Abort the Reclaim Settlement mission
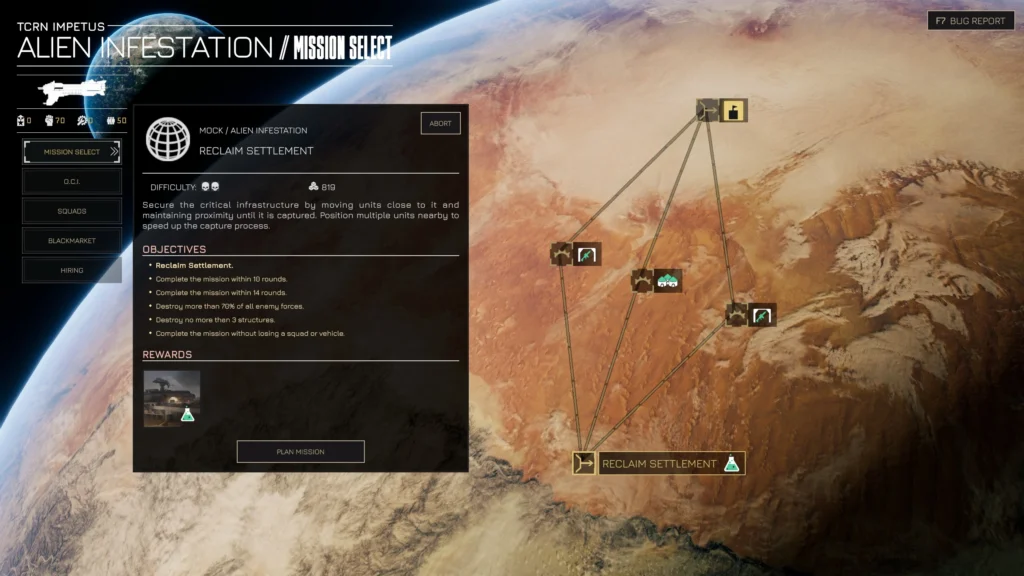The height and width of the screenshot is (576, 1024). tap(440, 124)
